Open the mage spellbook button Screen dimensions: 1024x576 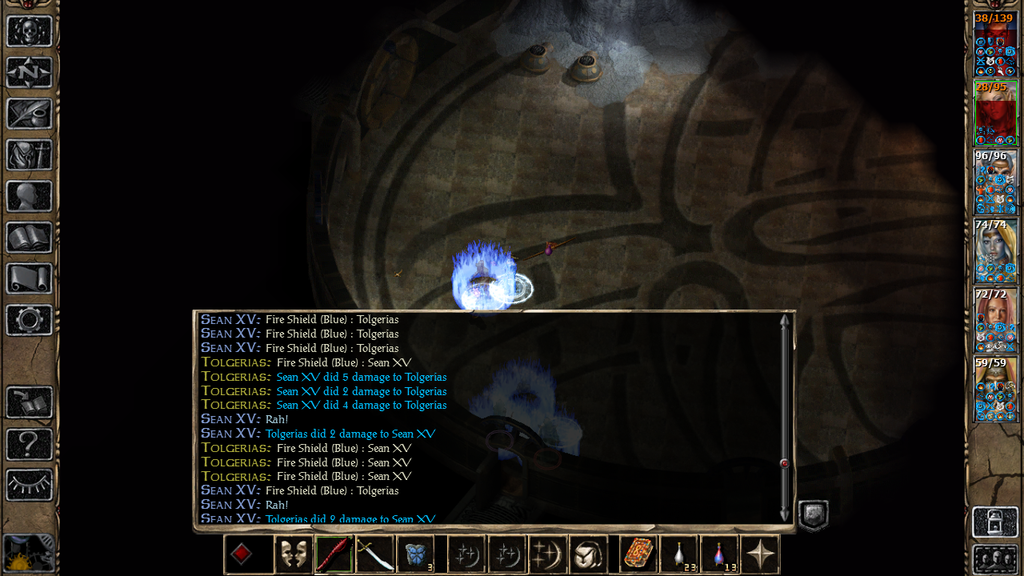pos(29,237)
